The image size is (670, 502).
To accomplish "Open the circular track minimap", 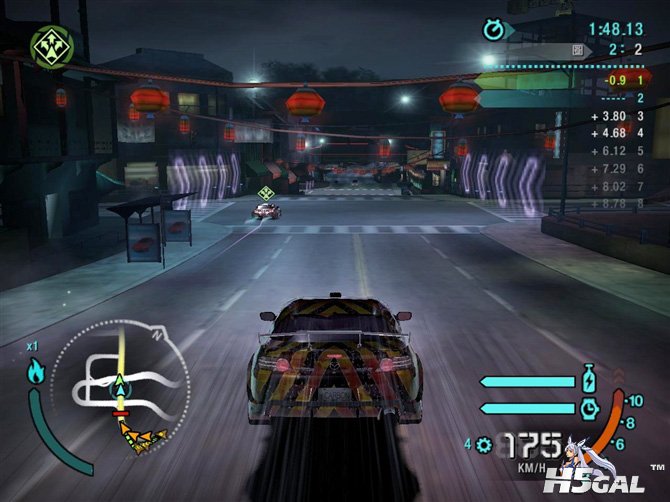I will point(120,384).
